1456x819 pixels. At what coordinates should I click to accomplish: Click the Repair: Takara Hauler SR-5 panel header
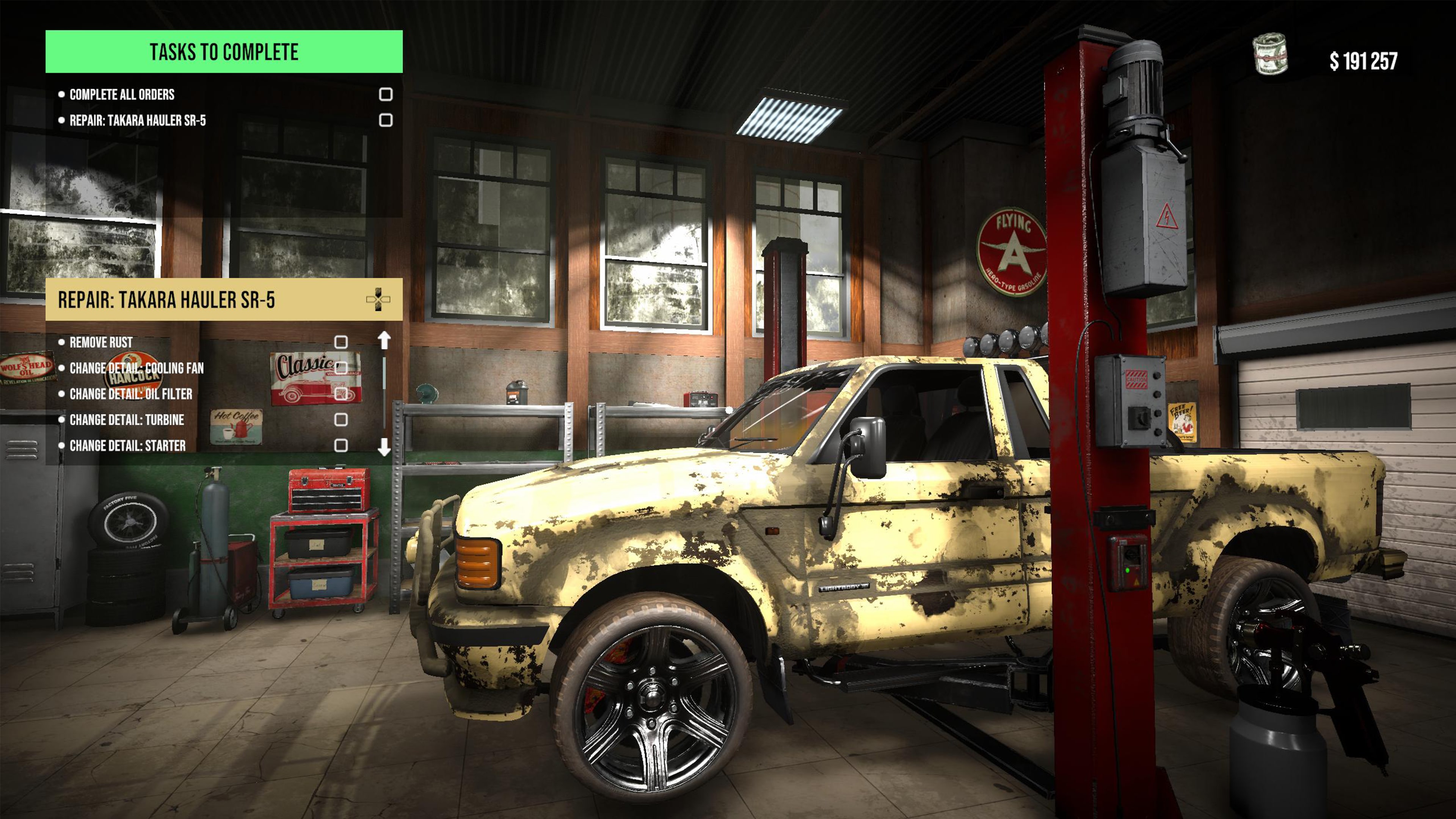point(166,300)
